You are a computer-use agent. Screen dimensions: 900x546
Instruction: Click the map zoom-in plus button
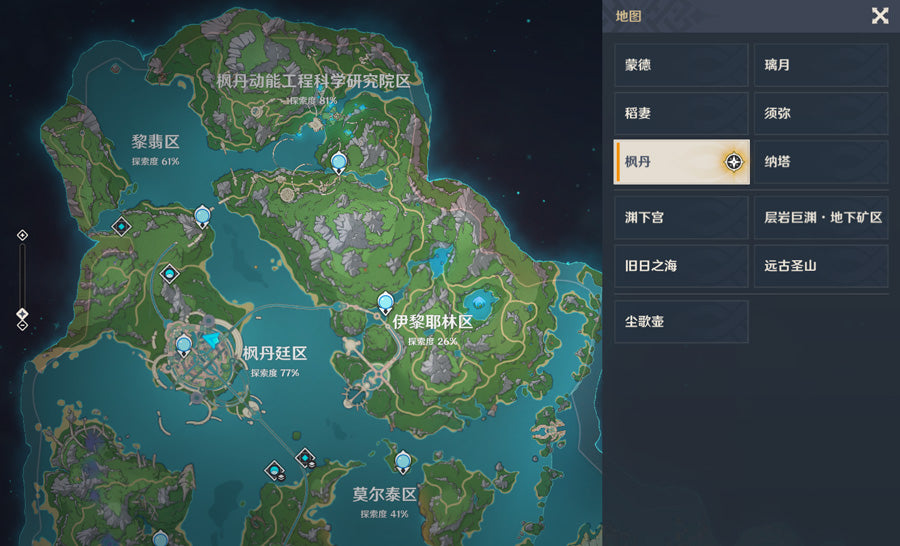(x=22, y=235)
